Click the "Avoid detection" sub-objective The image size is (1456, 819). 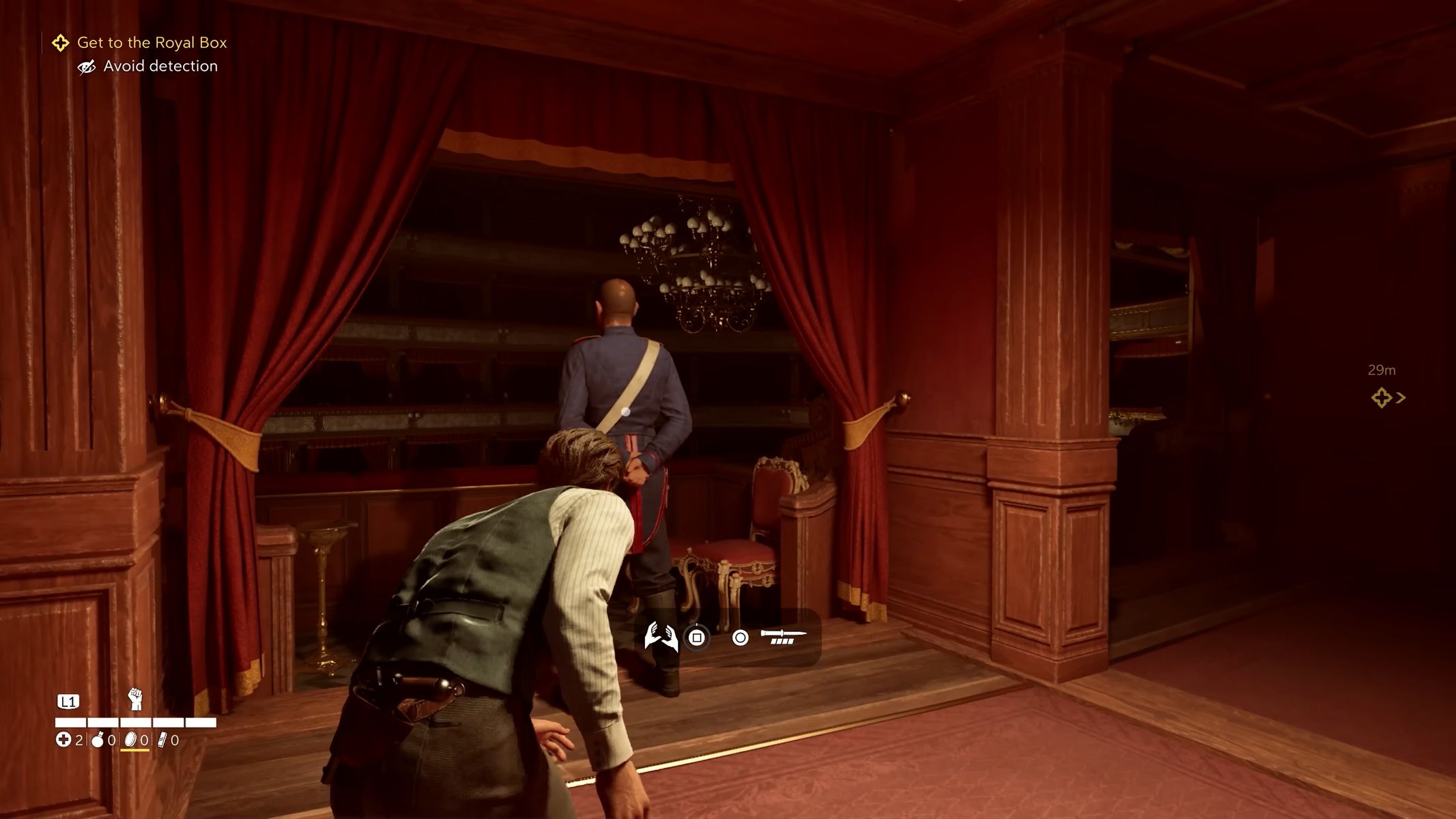pyautogui.click(x=160, y=66)
